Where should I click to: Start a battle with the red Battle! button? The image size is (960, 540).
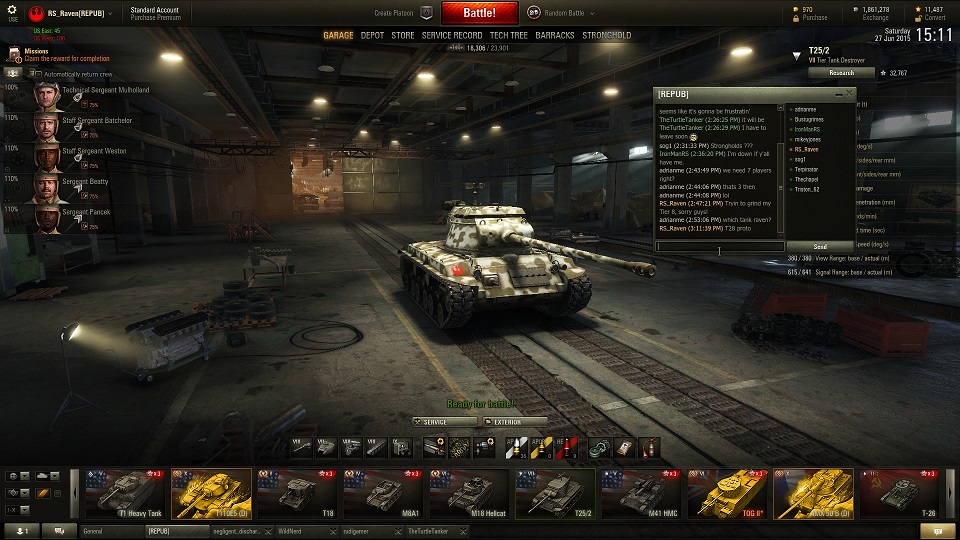click(x=478, y=13)
